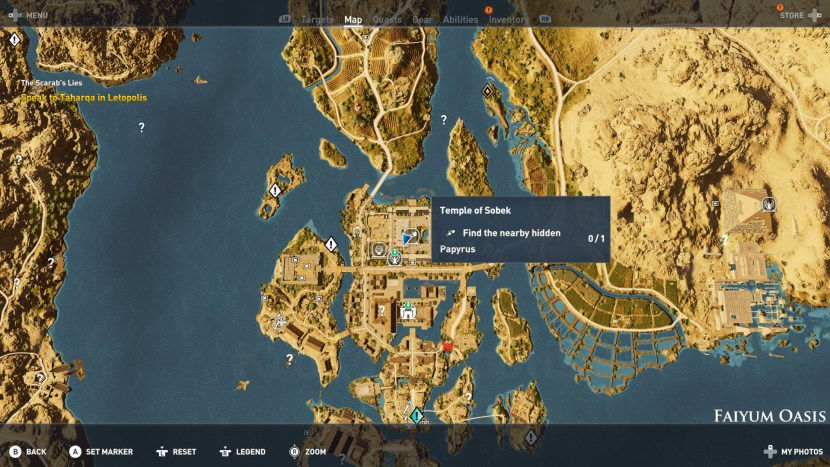Click the red map marker
Screen dimensions: 830x467
(x=447, y=346)
